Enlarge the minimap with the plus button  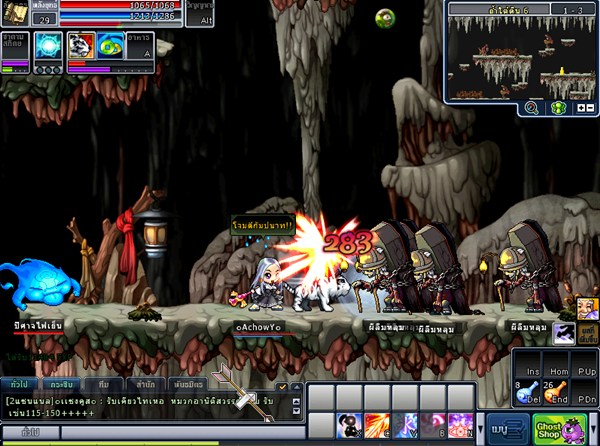coord(580,107)
